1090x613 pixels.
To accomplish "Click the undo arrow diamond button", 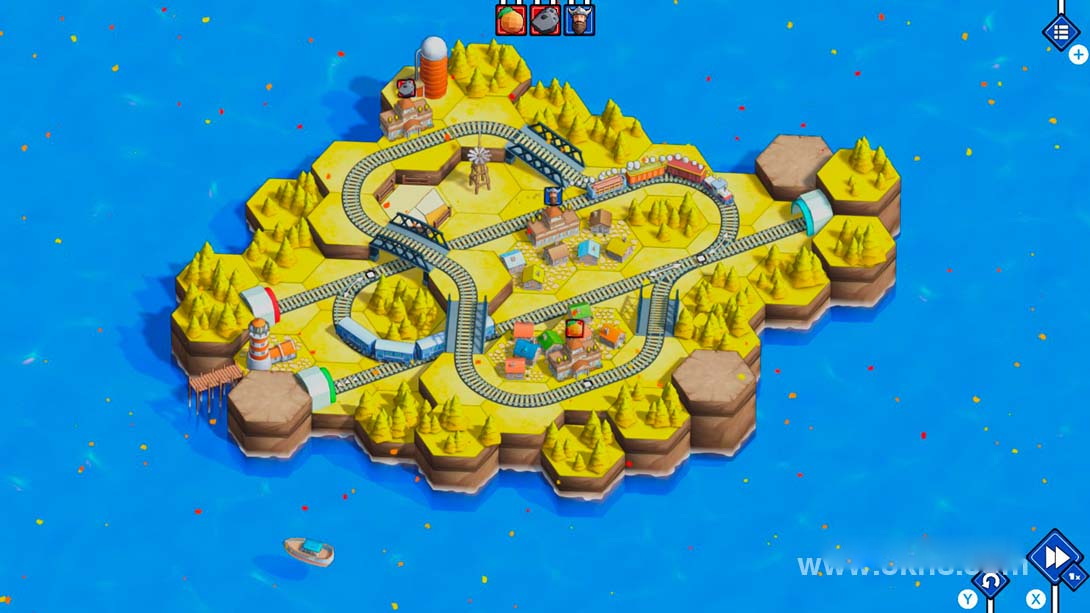I will [990, 580].
